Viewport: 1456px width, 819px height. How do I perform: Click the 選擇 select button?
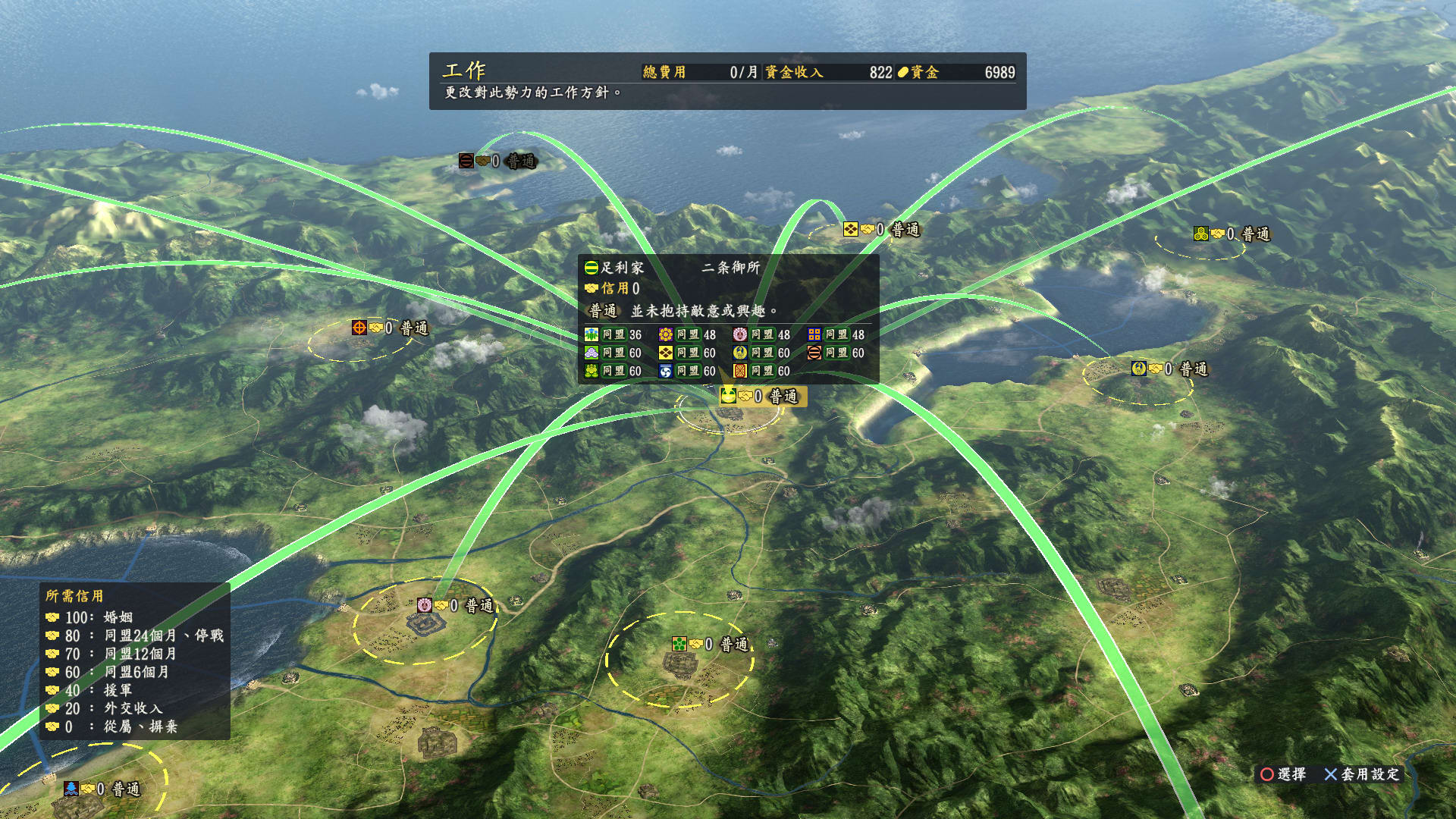click(x=1283, y=774)
